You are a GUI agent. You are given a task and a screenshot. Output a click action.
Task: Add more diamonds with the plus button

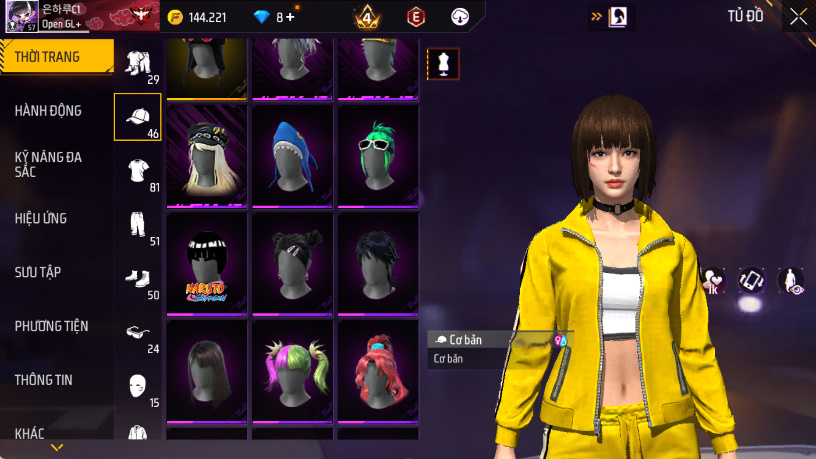click(x=290, y=17)
